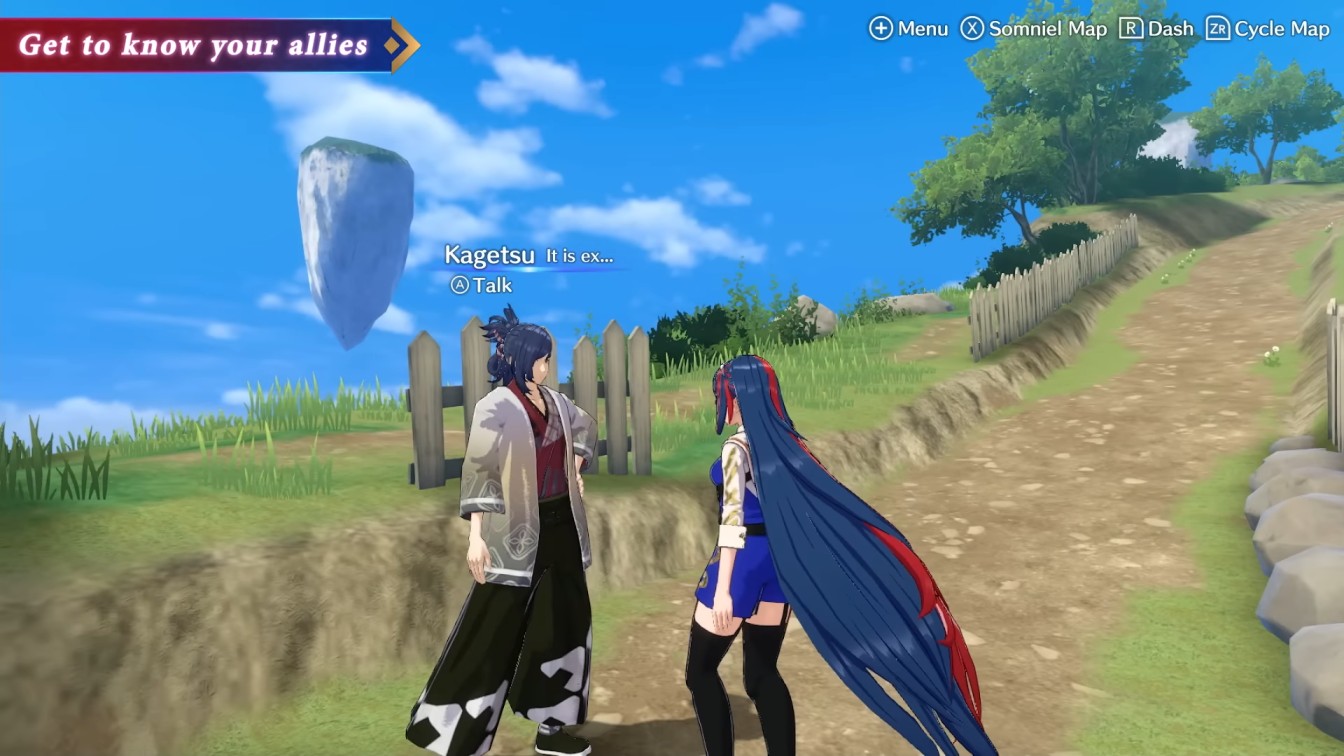Click the circled plus icon before Menu

(882, 29)
